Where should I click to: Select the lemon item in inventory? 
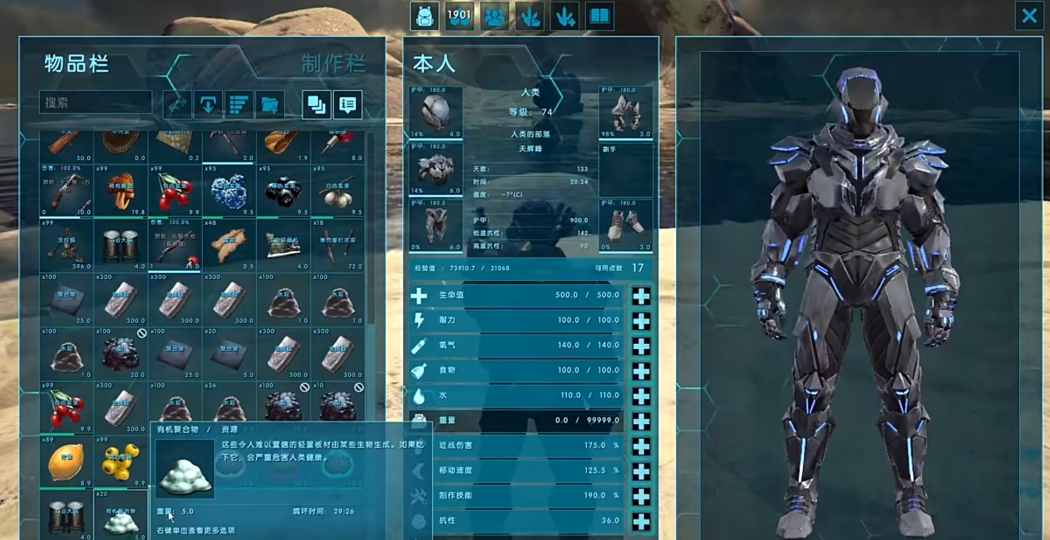66,462
